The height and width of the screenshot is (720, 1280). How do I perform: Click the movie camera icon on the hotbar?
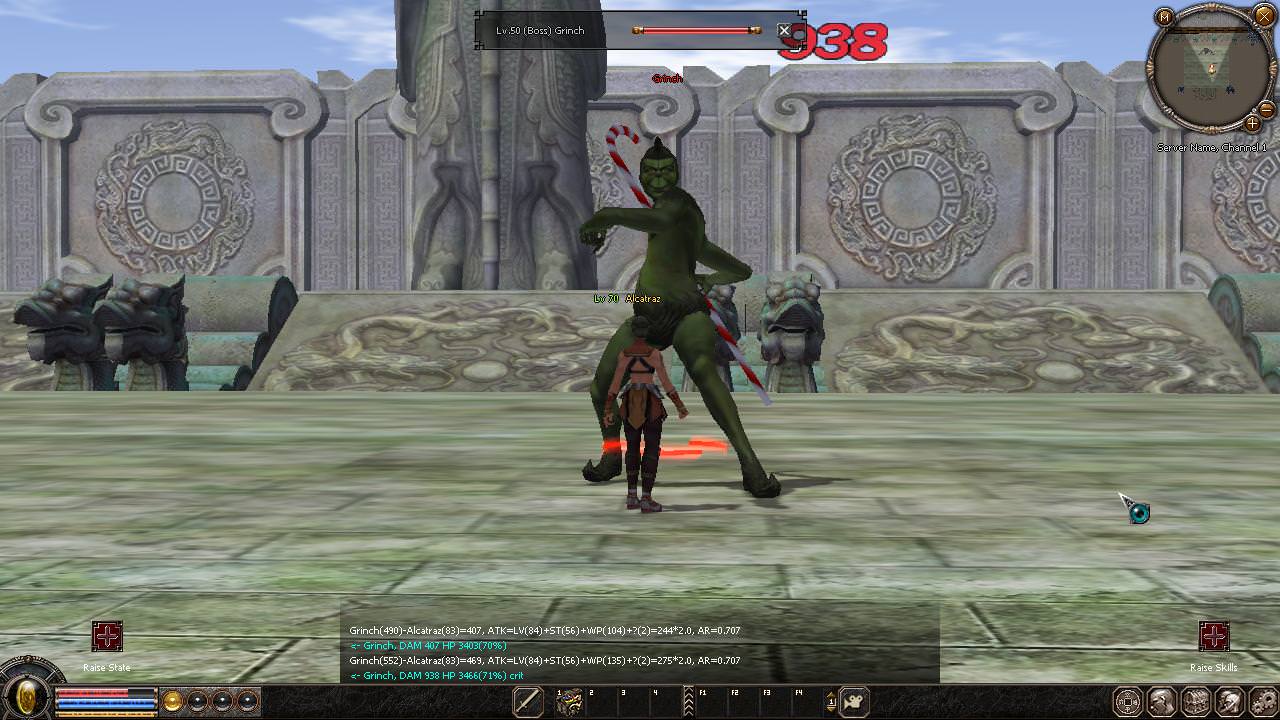click(x=854, y=703)
